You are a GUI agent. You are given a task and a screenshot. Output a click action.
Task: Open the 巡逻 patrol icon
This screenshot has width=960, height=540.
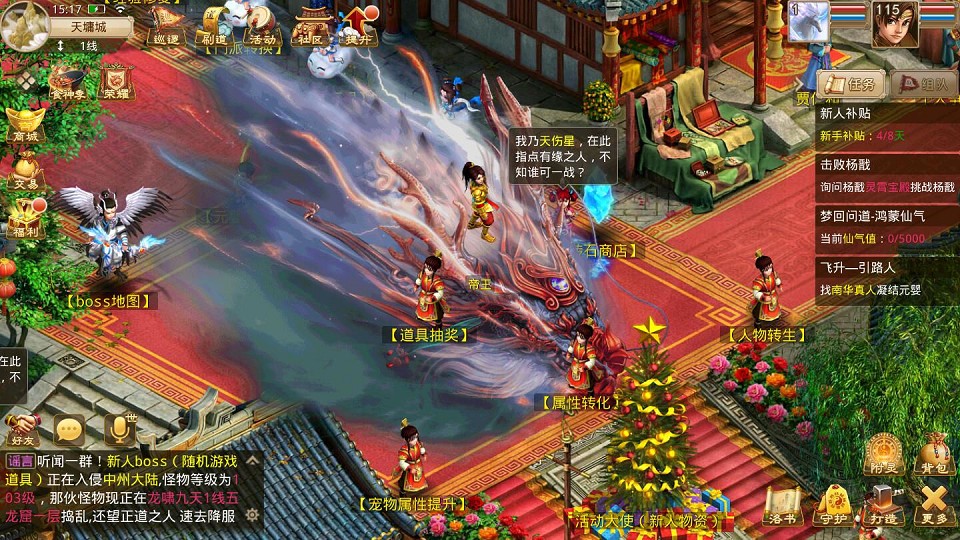pyautogui.click(x=165, y=26)
